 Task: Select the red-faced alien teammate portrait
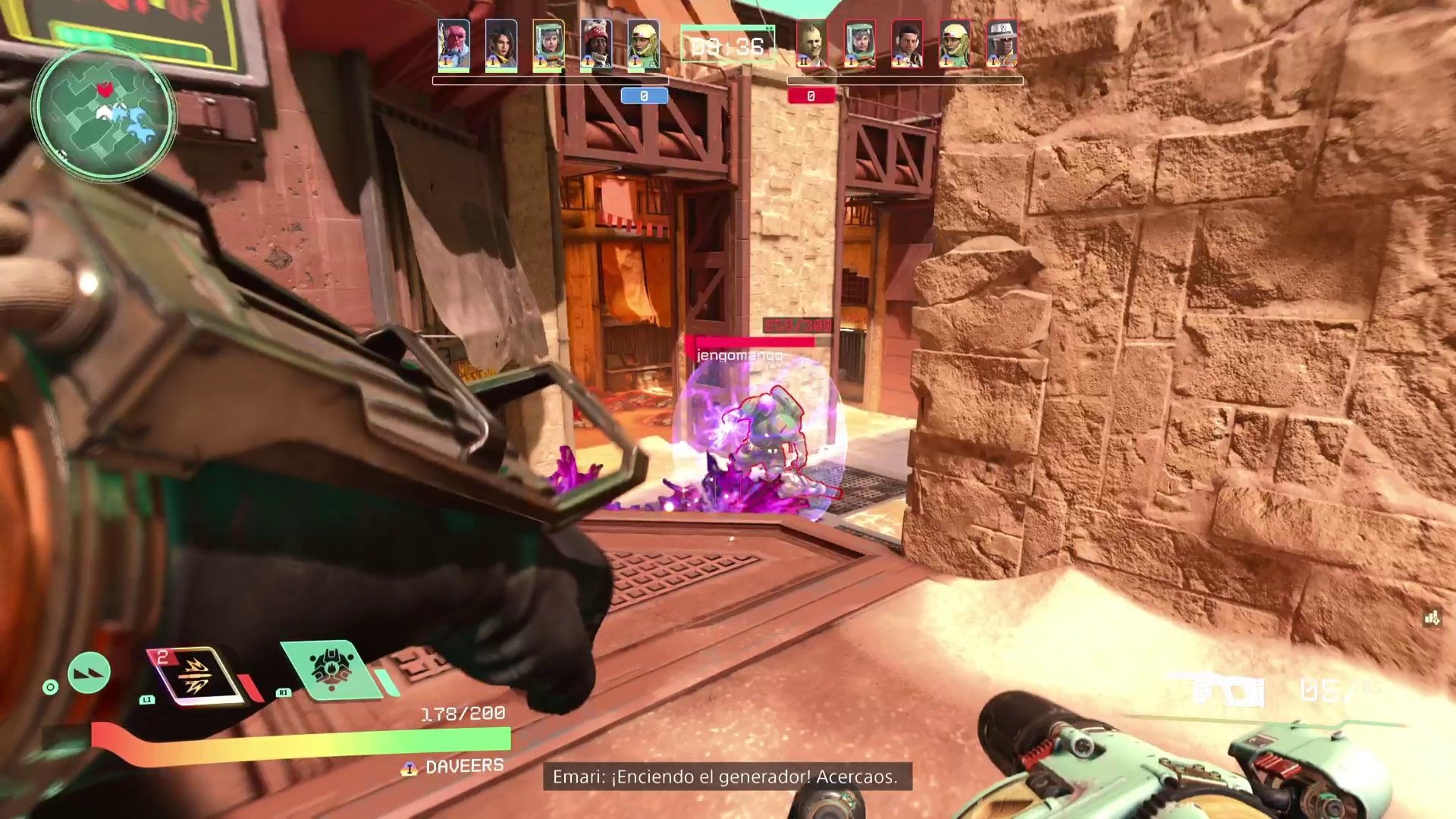coord(453,45)
